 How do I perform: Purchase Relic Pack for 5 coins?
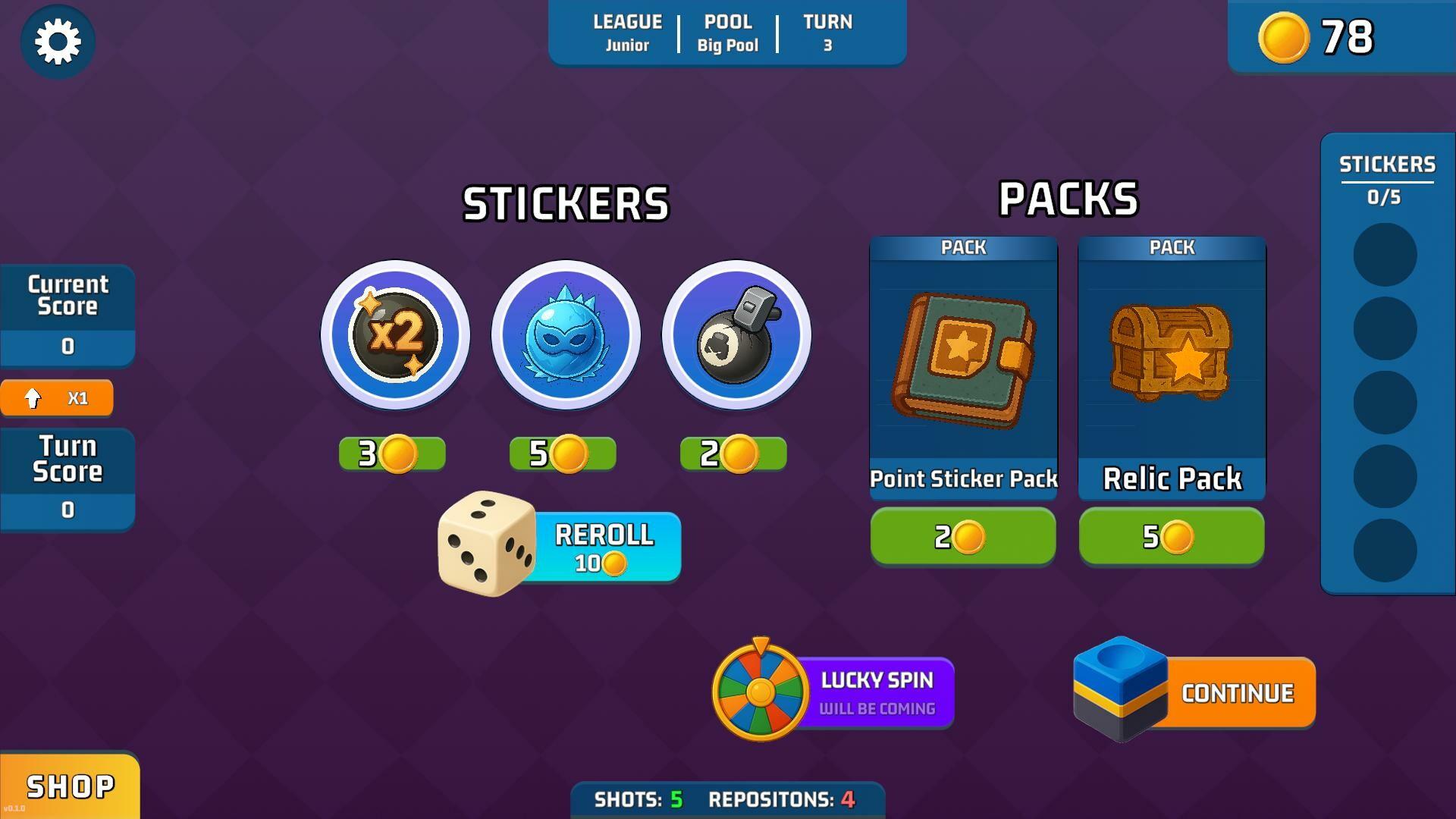click(x=1172, y=537)
